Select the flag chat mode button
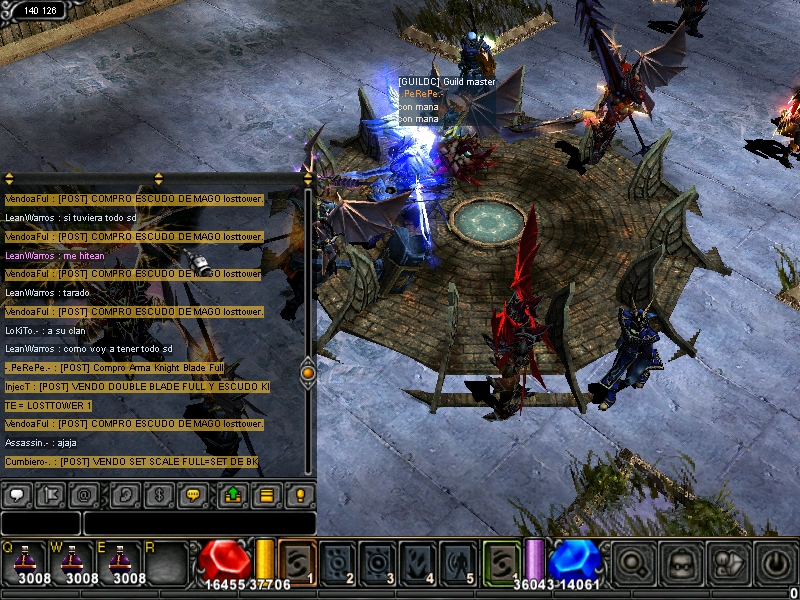This screenshot has width=800, height=600. pyautogui.click(x=49, y=494)
